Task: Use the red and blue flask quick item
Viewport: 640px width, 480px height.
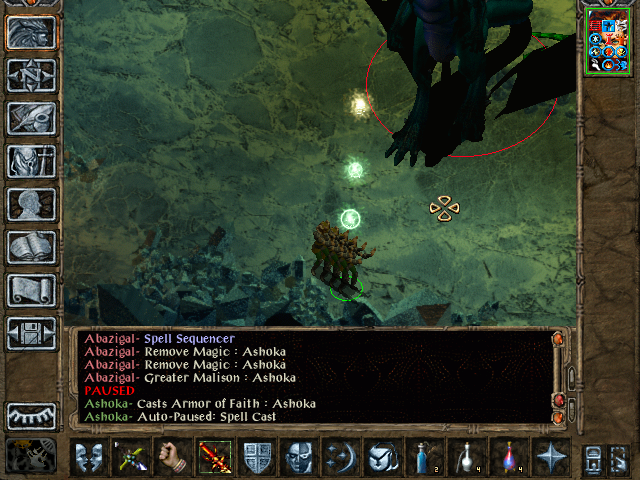Action: pyautogui.click(x=509, y=458)
